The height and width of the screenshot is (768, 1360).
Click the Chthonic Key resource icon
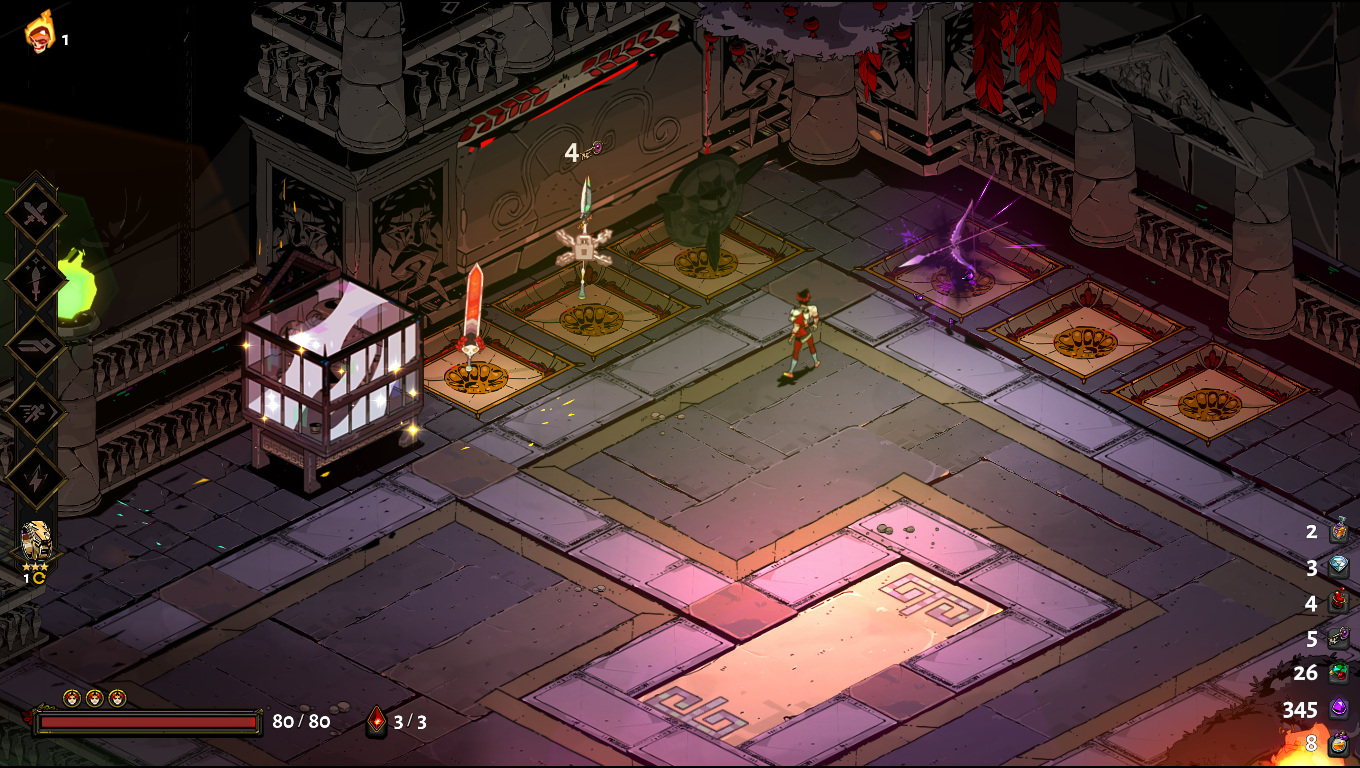(x=1339, y=637)
